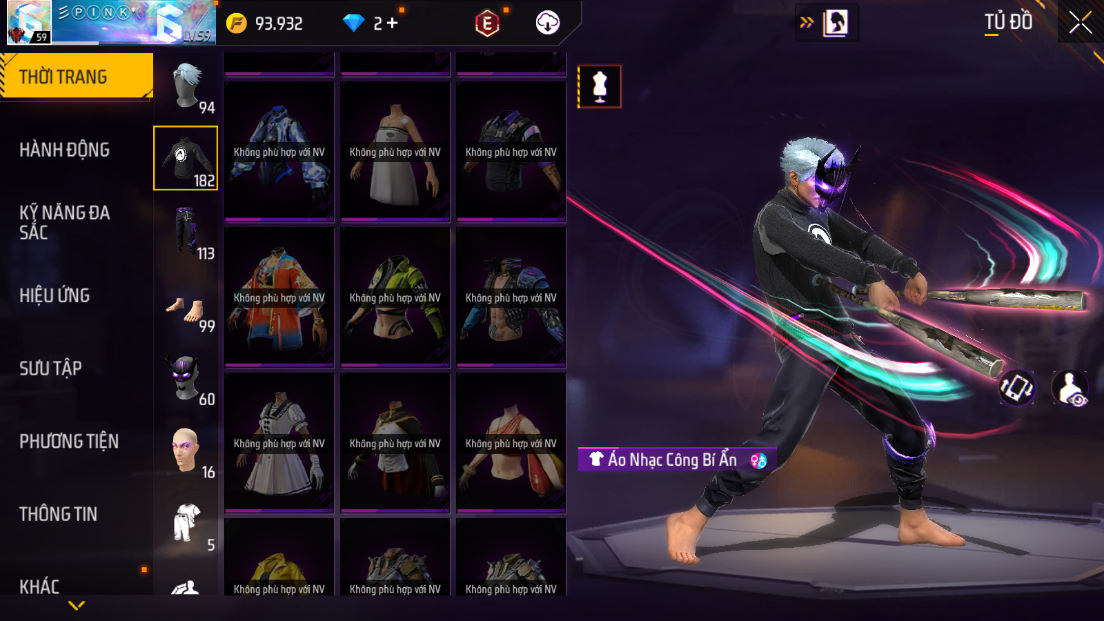Choose the hair and head subcategory
Image resolution: width=1104 pixels, height=621 pixels.
click(x=187, y=87)
